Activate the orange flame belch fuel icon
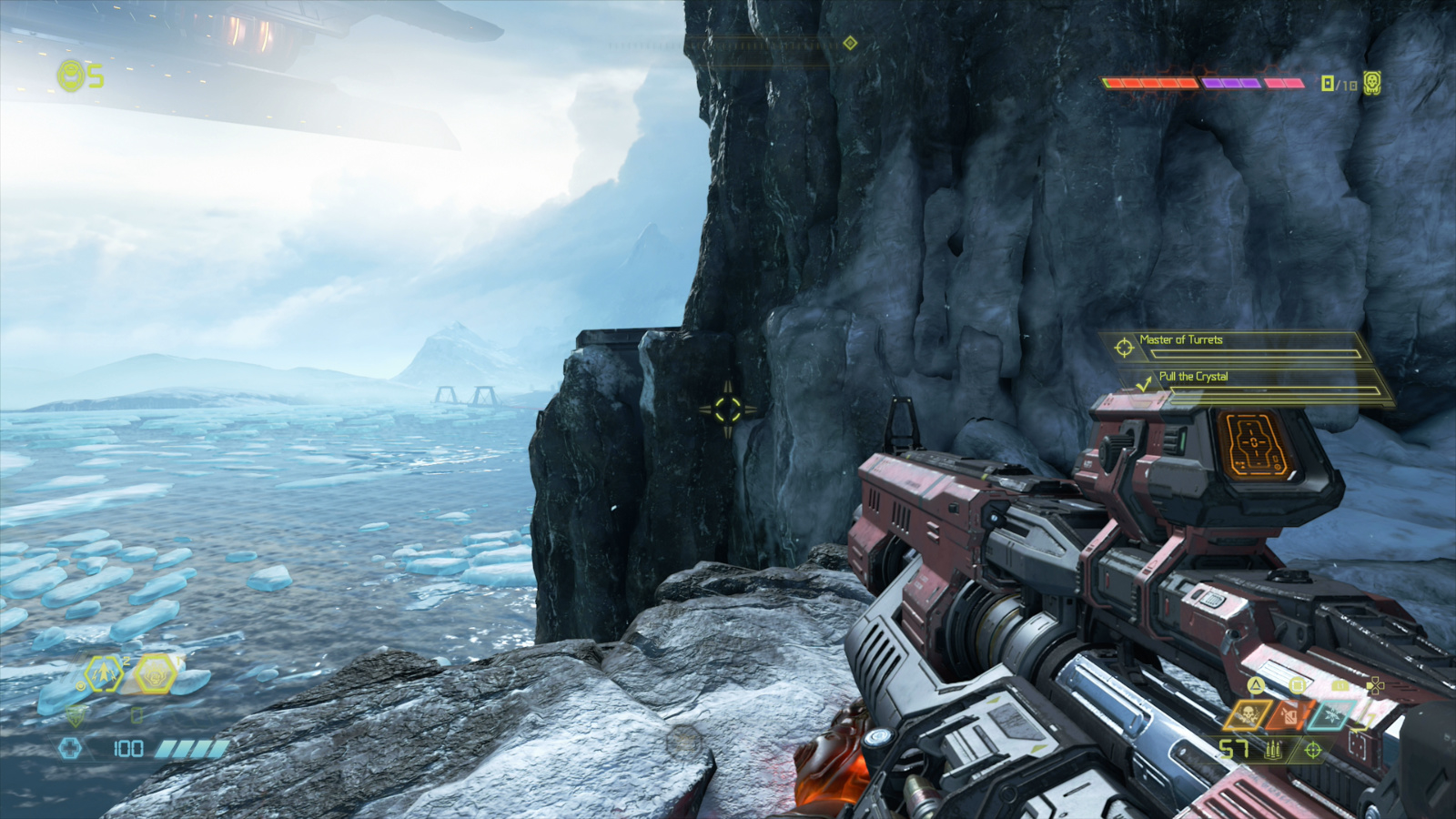 (1287, 716)
